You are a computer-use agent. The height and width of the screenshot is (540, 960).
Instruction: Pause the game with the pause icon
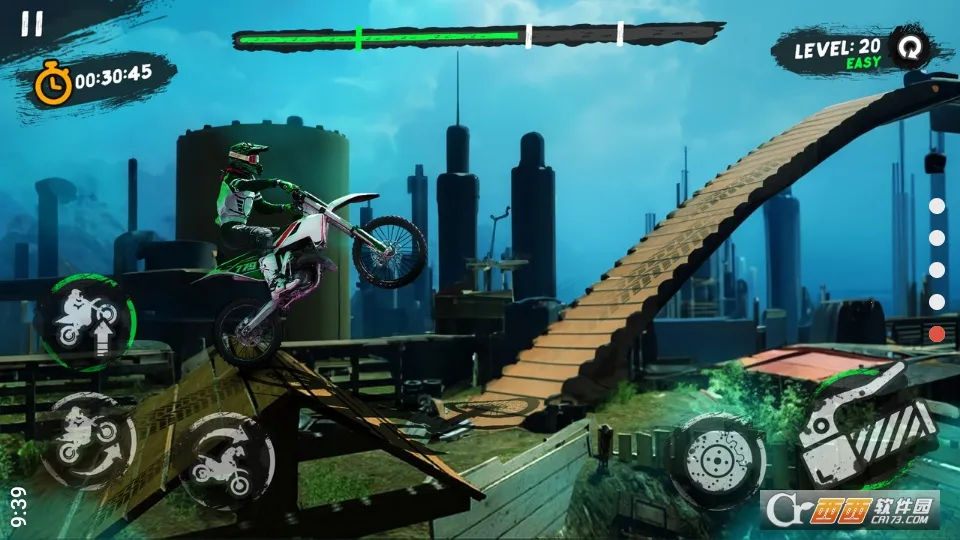32,25
